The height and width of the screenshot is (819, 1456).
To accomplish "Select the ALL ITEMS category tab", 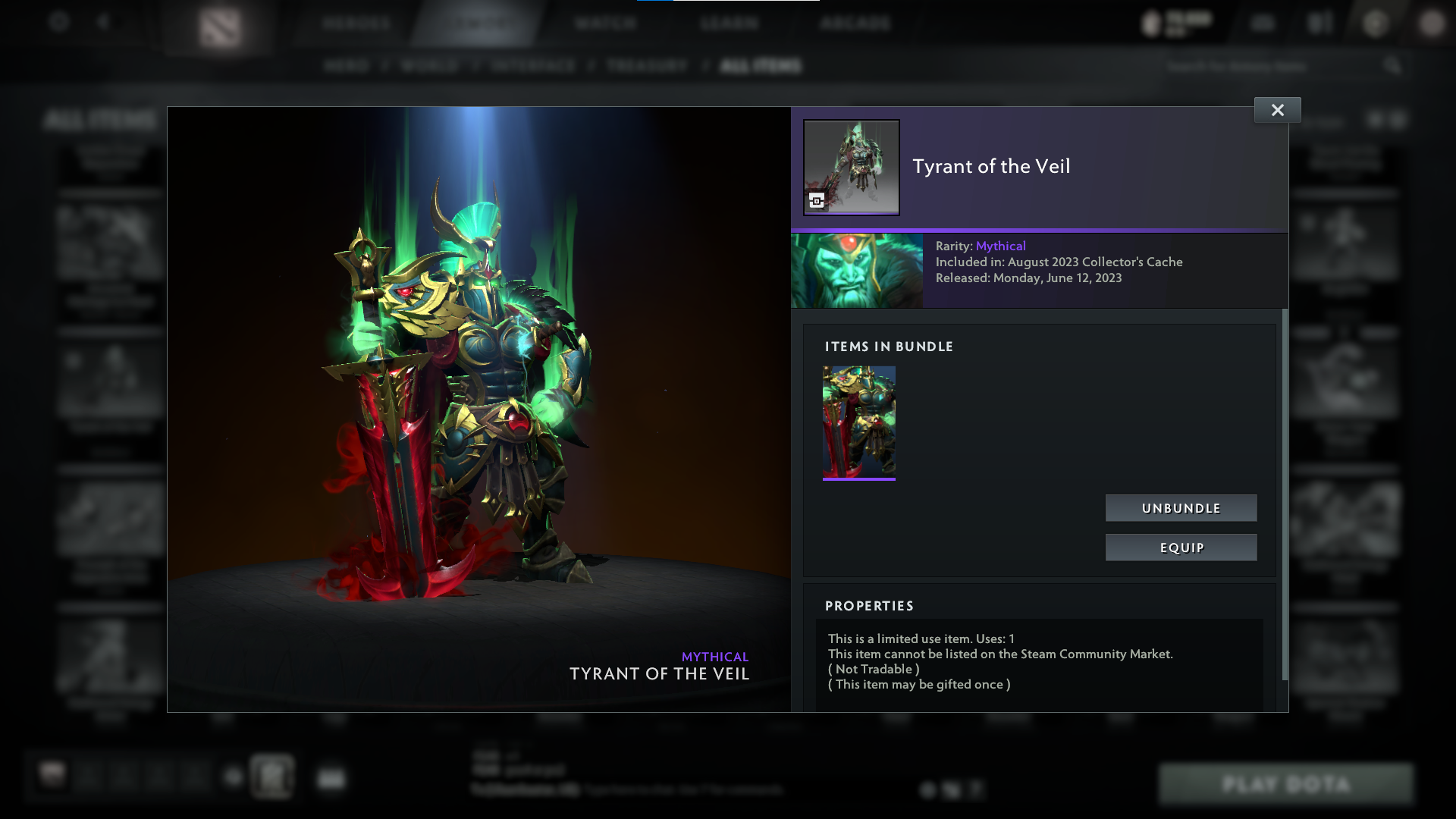I will (759, 66).
